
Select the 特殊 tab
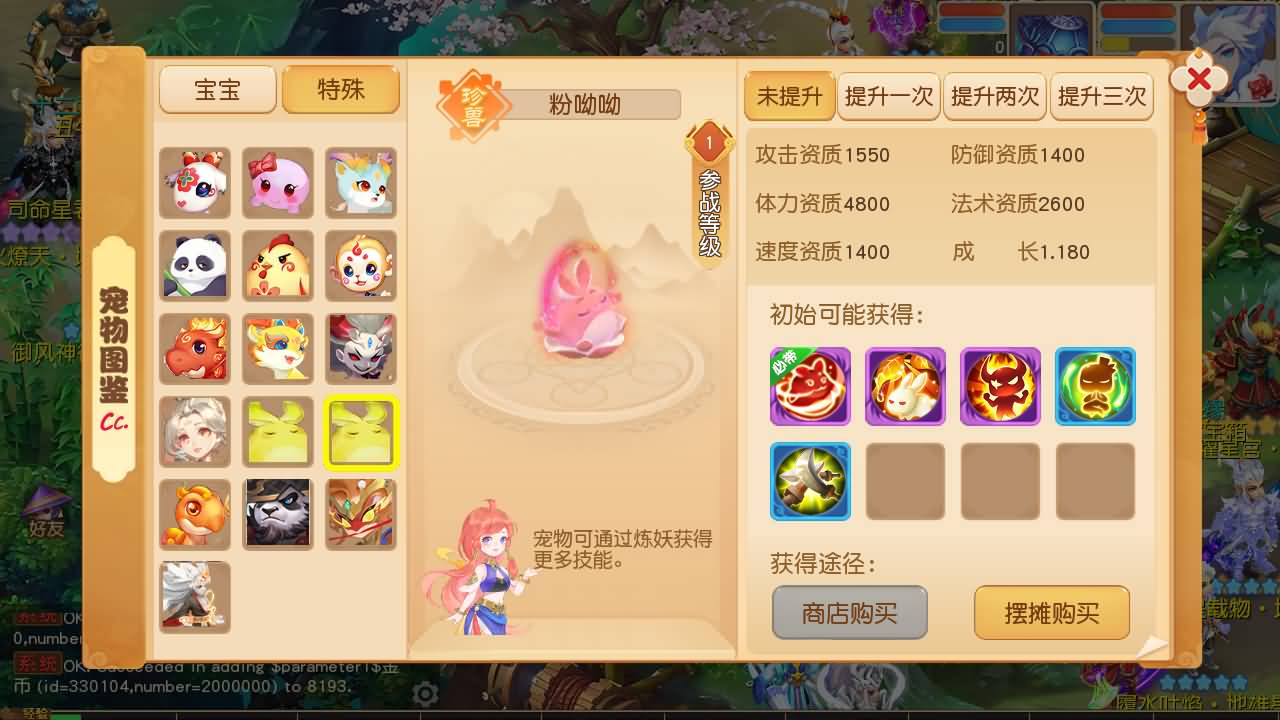tap(340, 89)
